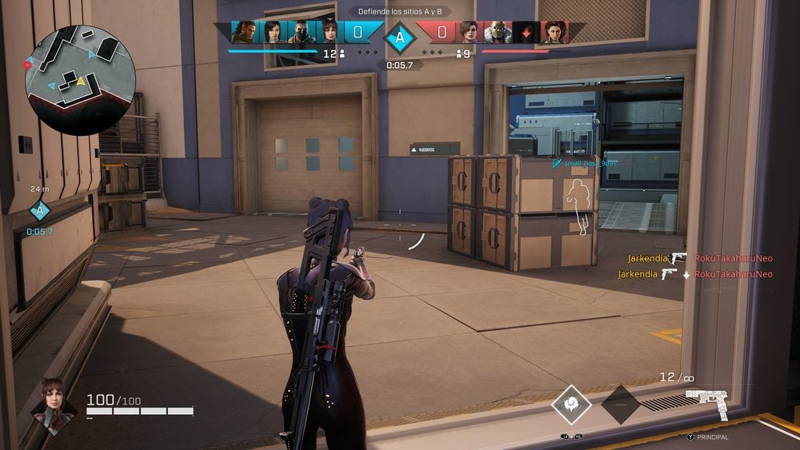Click the empty dark diamond gadget slot
800x450 pixels.
(x=620, y=404)
